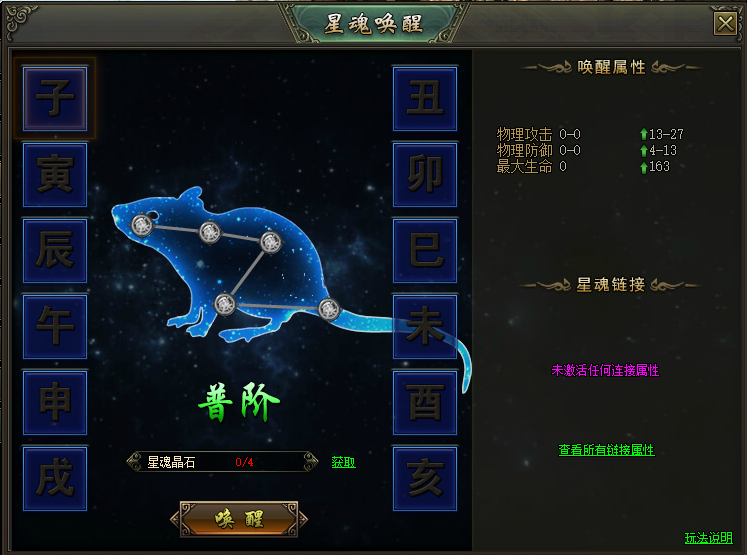747x555 pixels.
Task: Select the 亥 zodiac tile
Action: (x=425, y=479)
